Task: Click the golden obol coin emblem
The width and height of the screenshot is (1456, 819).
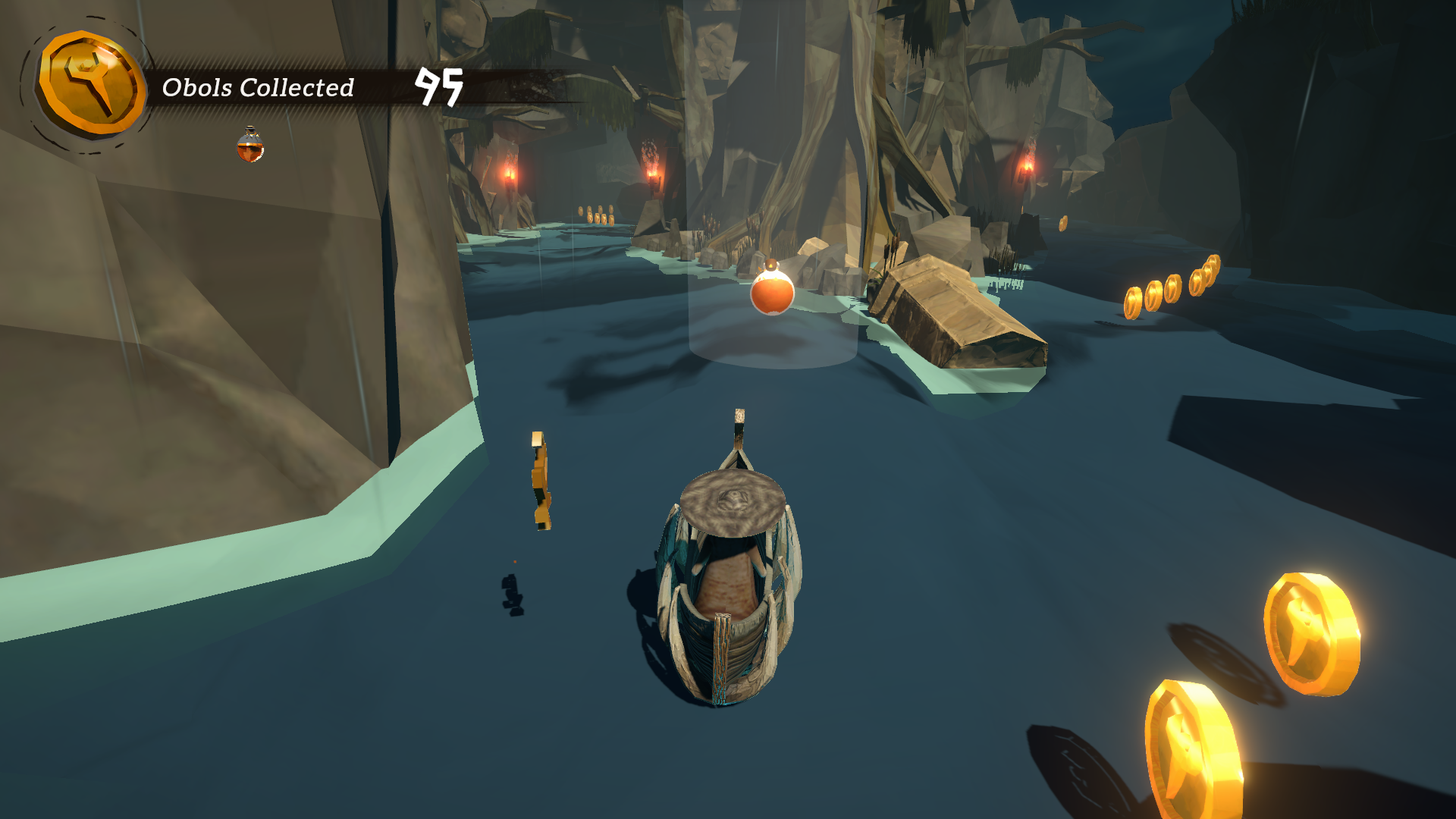Action: coord(92,84)
